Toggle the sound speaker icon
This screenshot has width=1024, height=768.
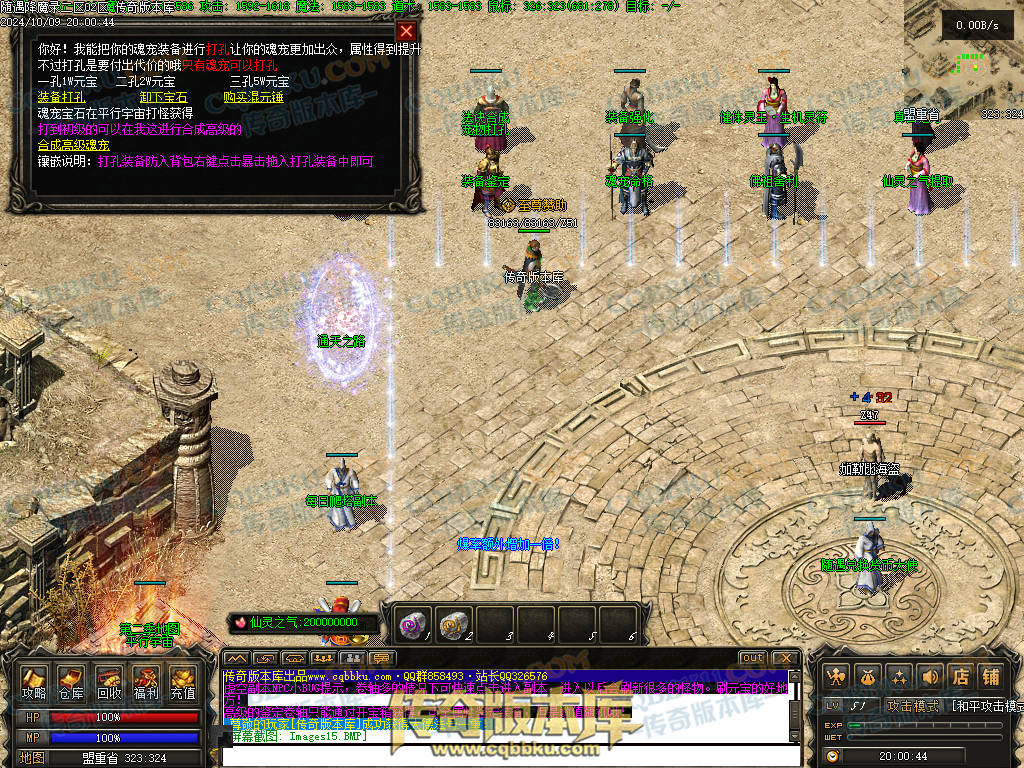click(929, 676)
